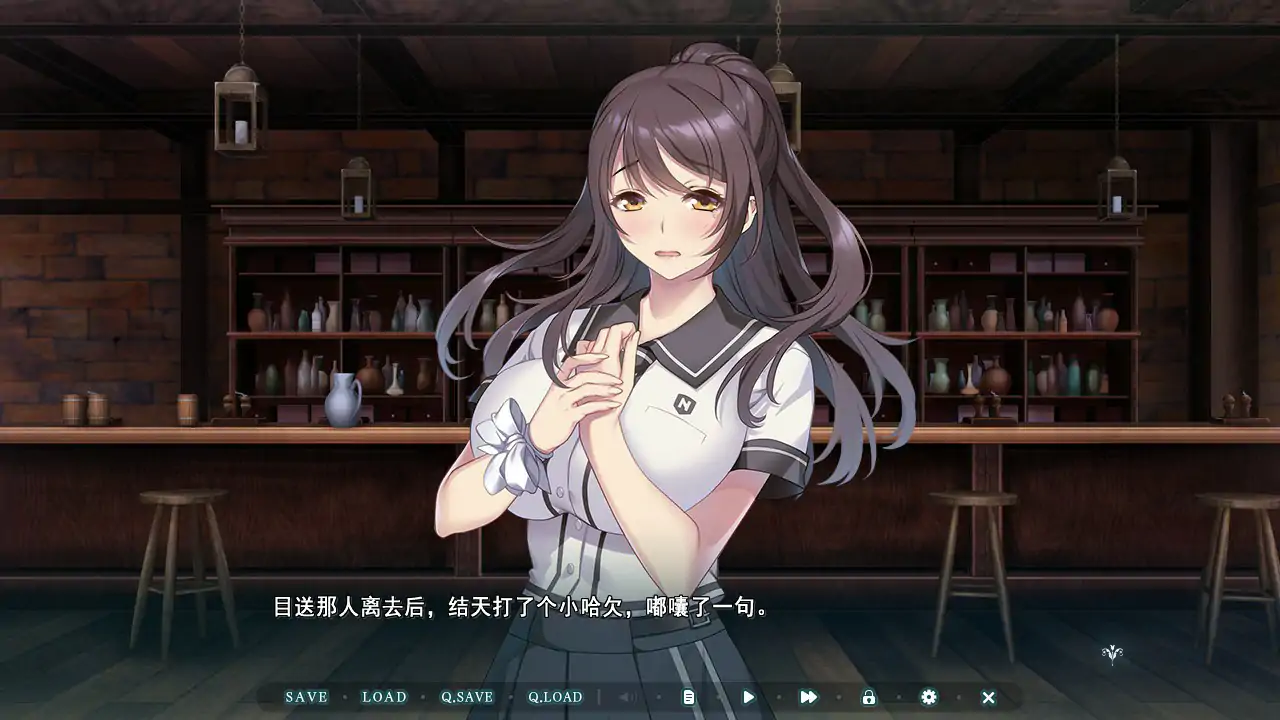Click LOAD to restore a save

[384, 697]
